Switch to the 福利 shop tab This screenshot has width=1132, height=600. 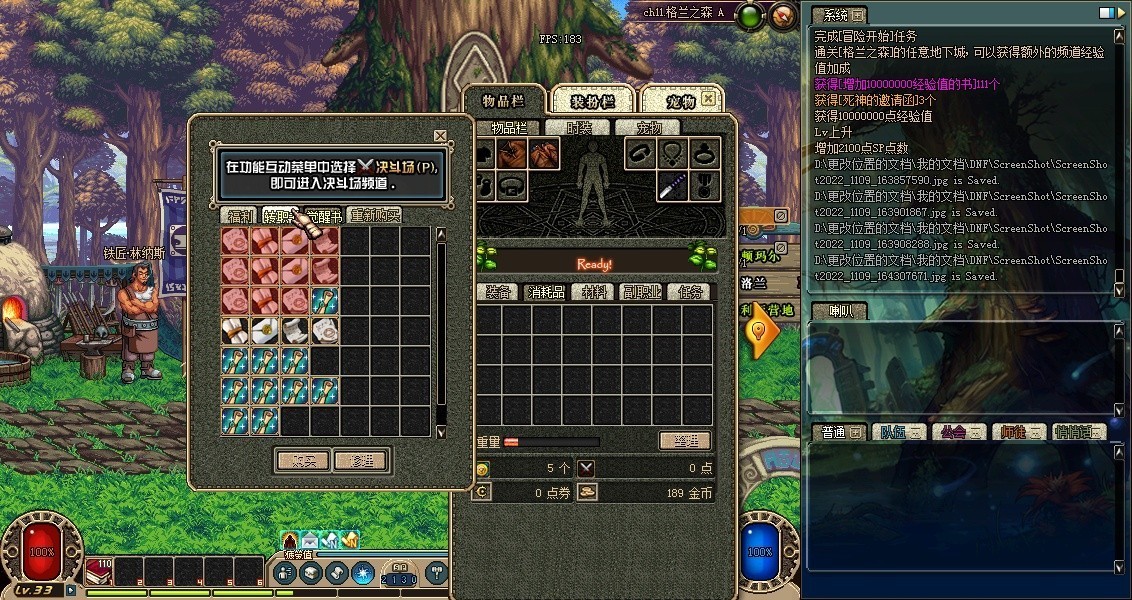[240, 215]
